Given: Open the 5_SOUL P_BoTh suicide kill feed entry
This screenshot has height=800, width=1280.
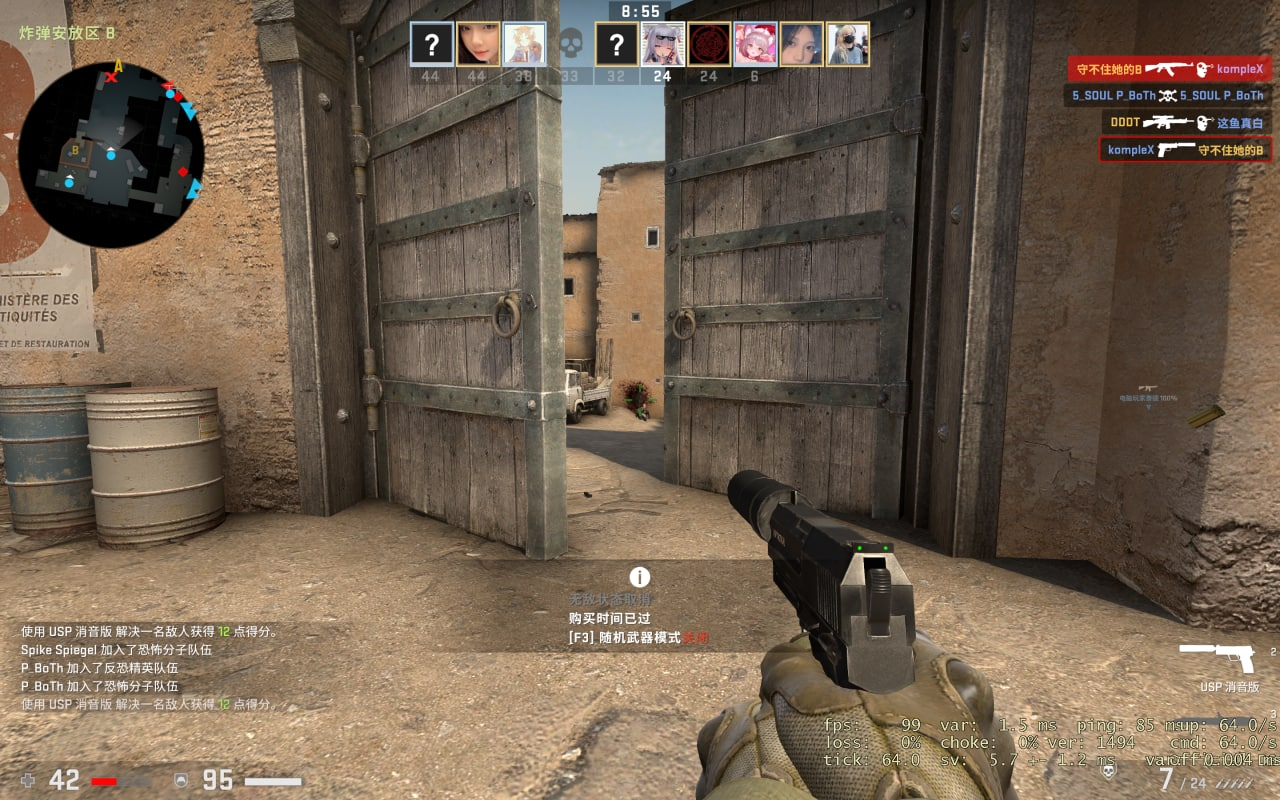Looking at the screenshot, I should click(1167, 96).
